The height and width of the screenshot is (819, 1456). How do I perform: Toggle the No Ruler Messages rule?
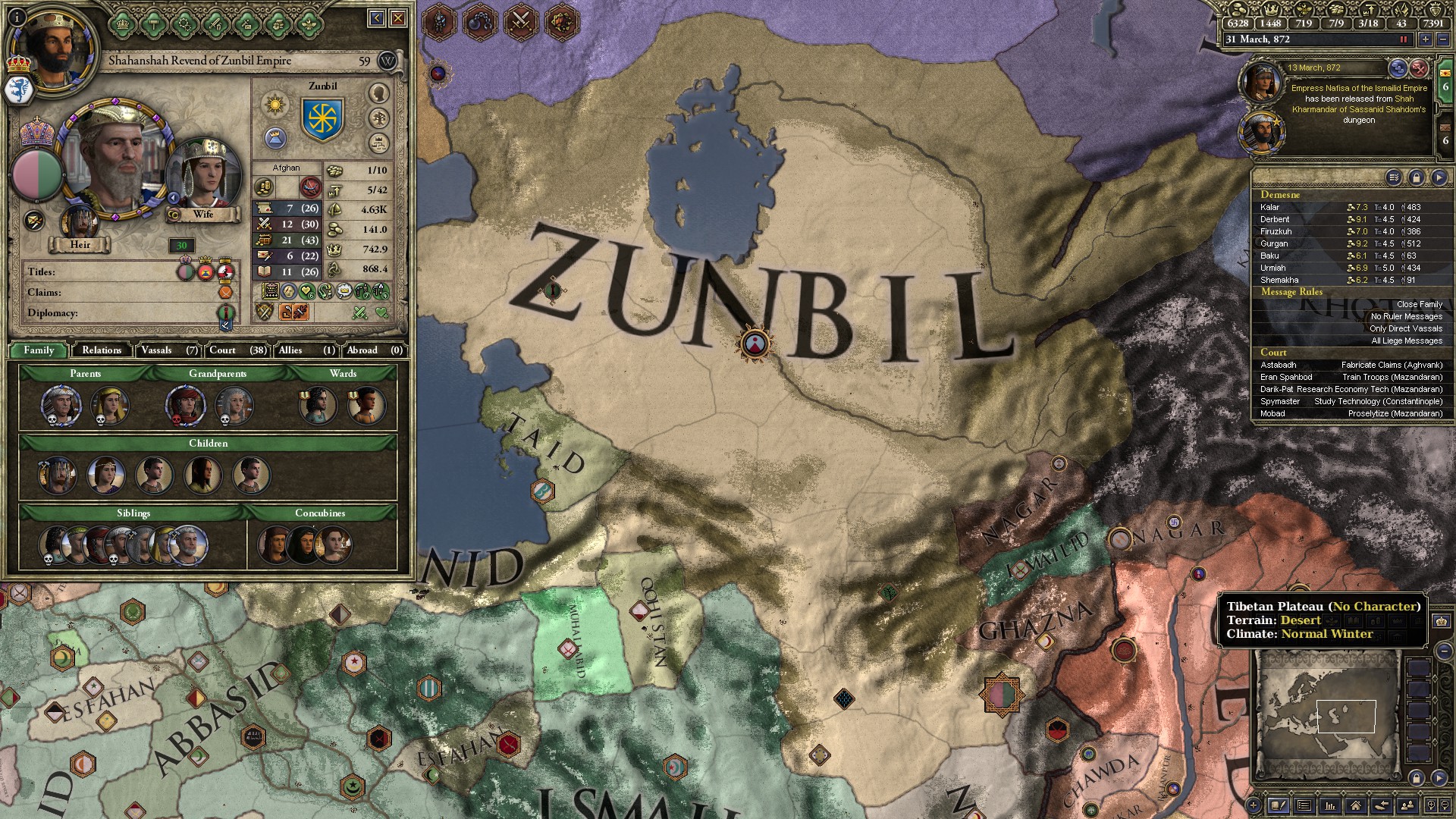click(1407, 316)
